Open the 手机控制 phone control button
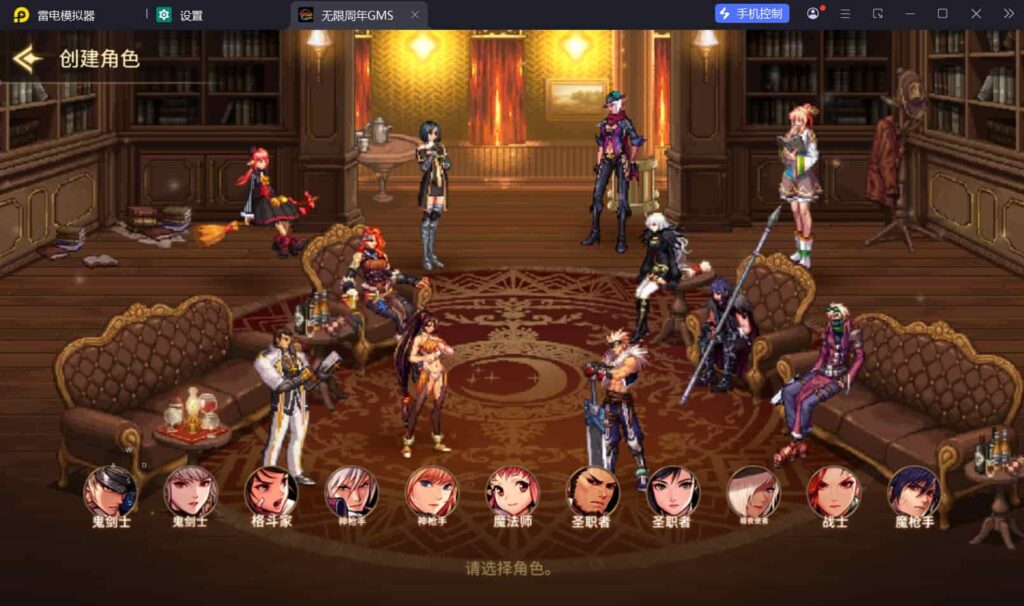Screen dimensions: 1024x606 pos(752,14)
